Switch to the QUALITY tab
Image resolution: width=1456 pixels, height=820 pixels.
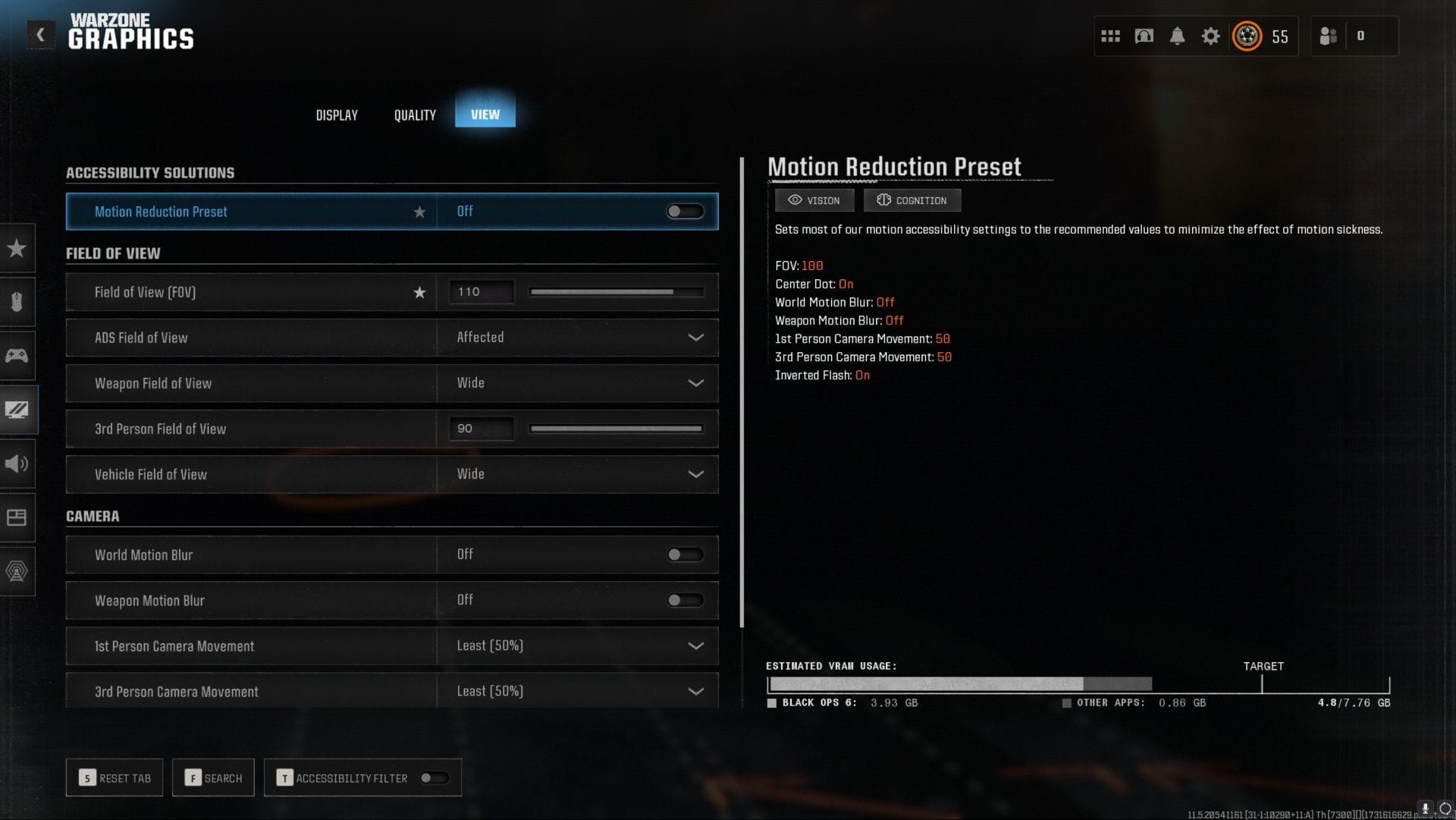point(414,115)
